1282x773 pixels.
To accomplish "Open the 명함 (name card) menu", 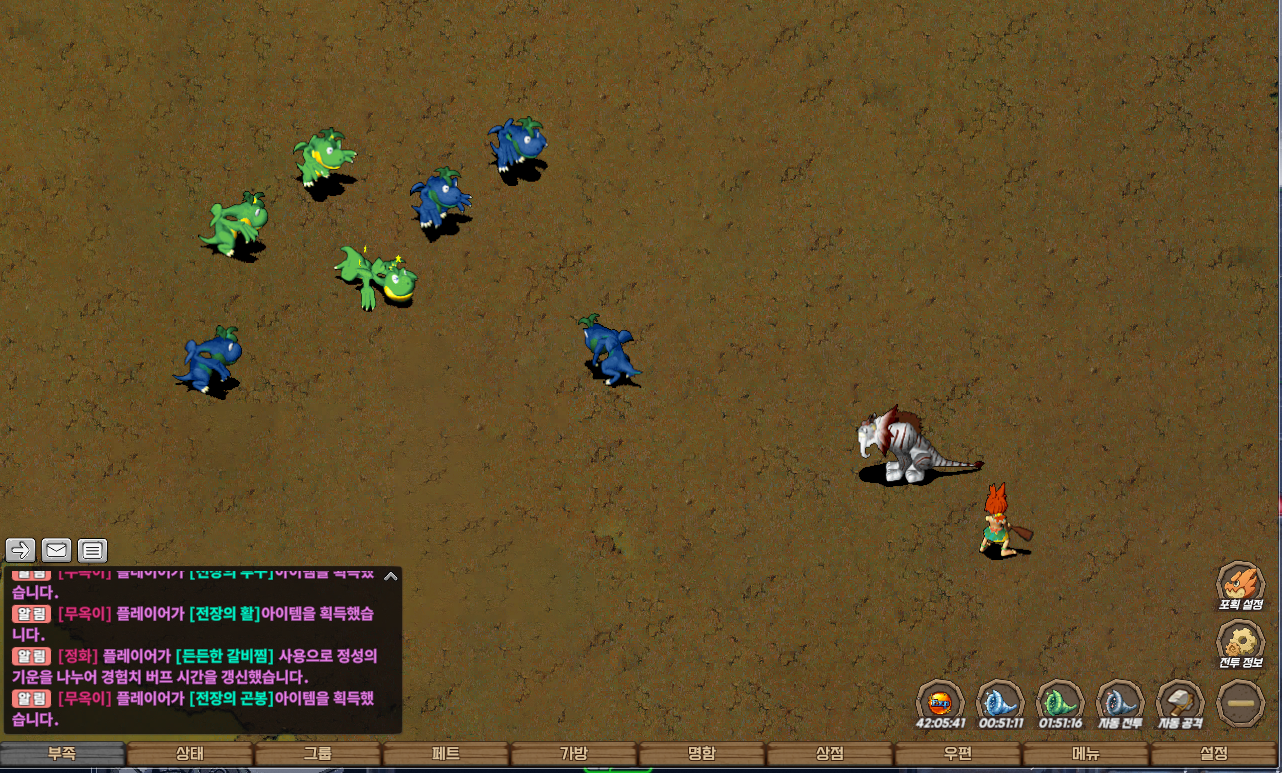I will coord(702,754).
